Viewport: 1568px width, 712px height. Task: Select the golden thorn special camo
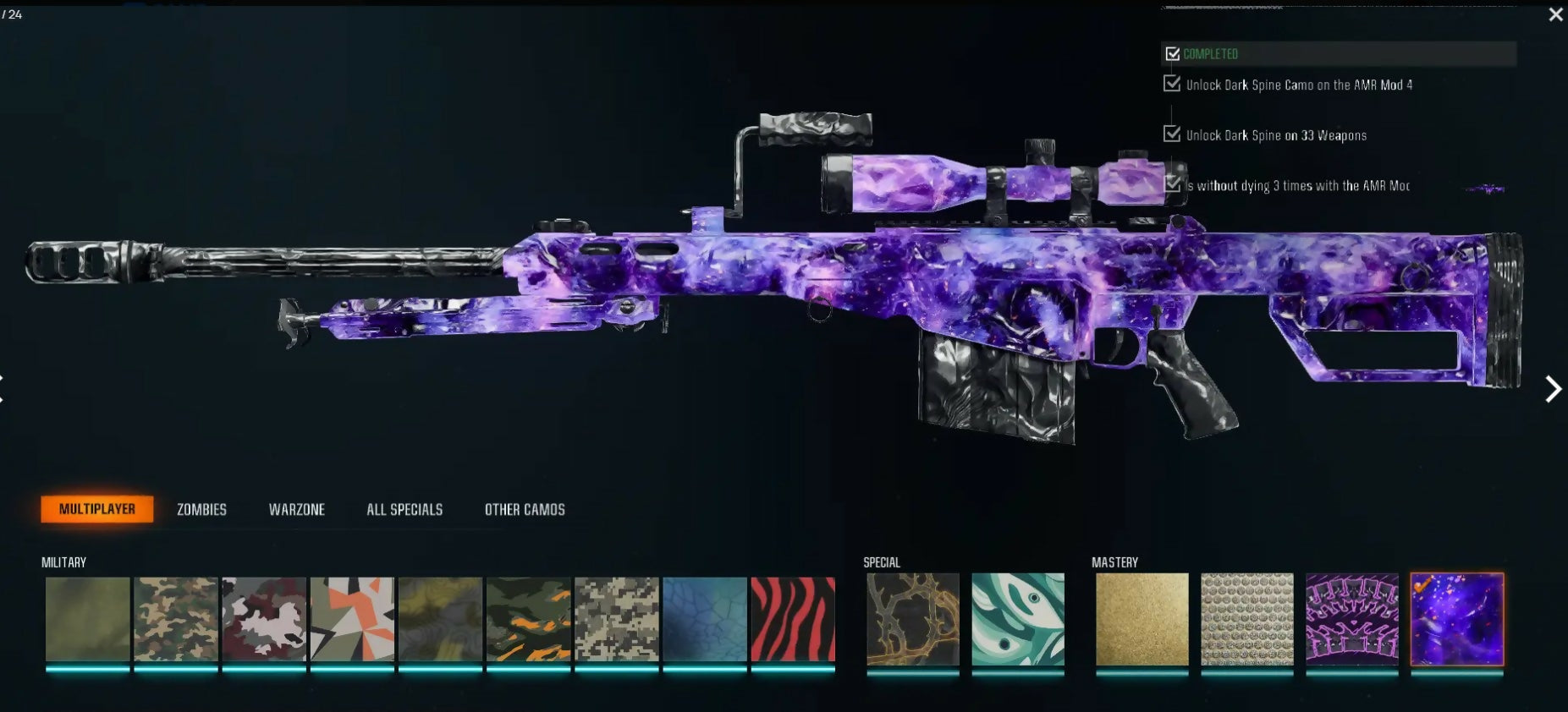click(913, 619)
